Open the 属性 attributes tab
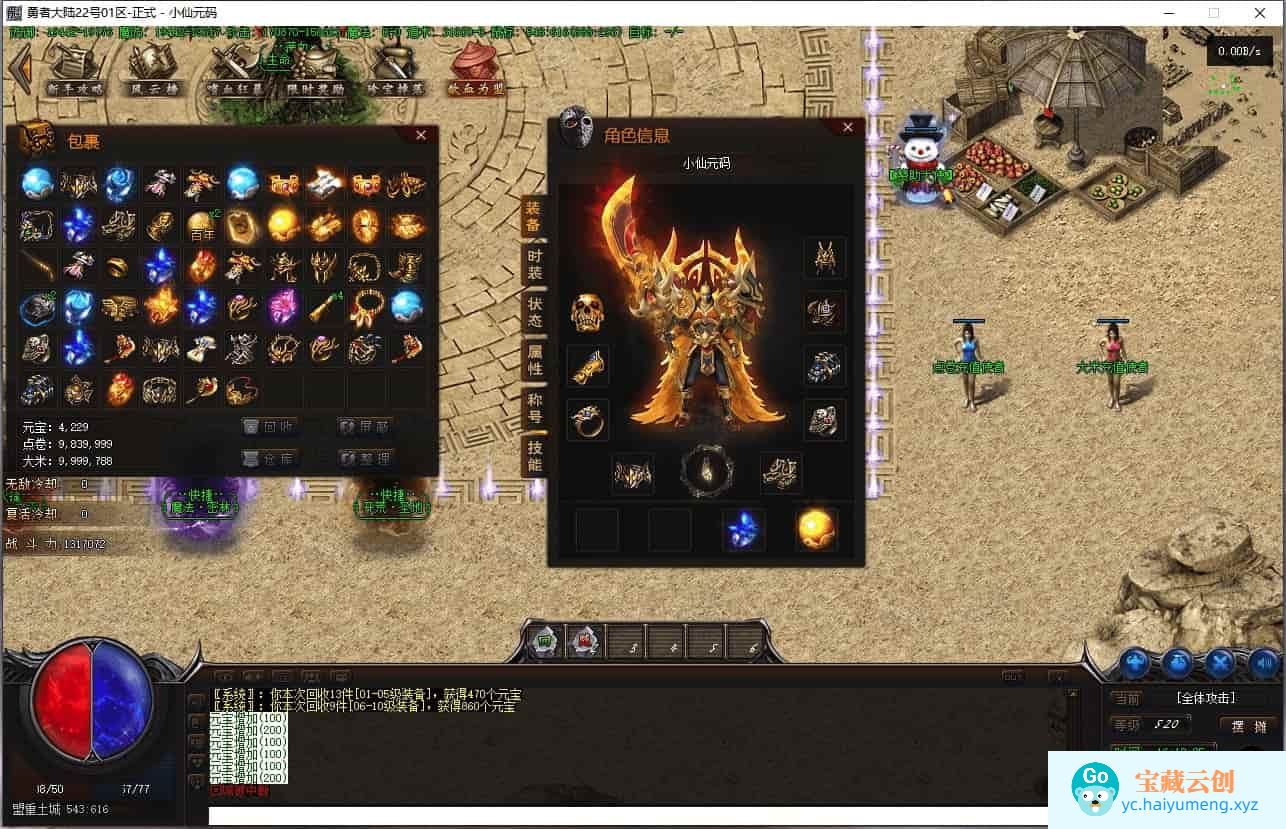 pos(535,360)
